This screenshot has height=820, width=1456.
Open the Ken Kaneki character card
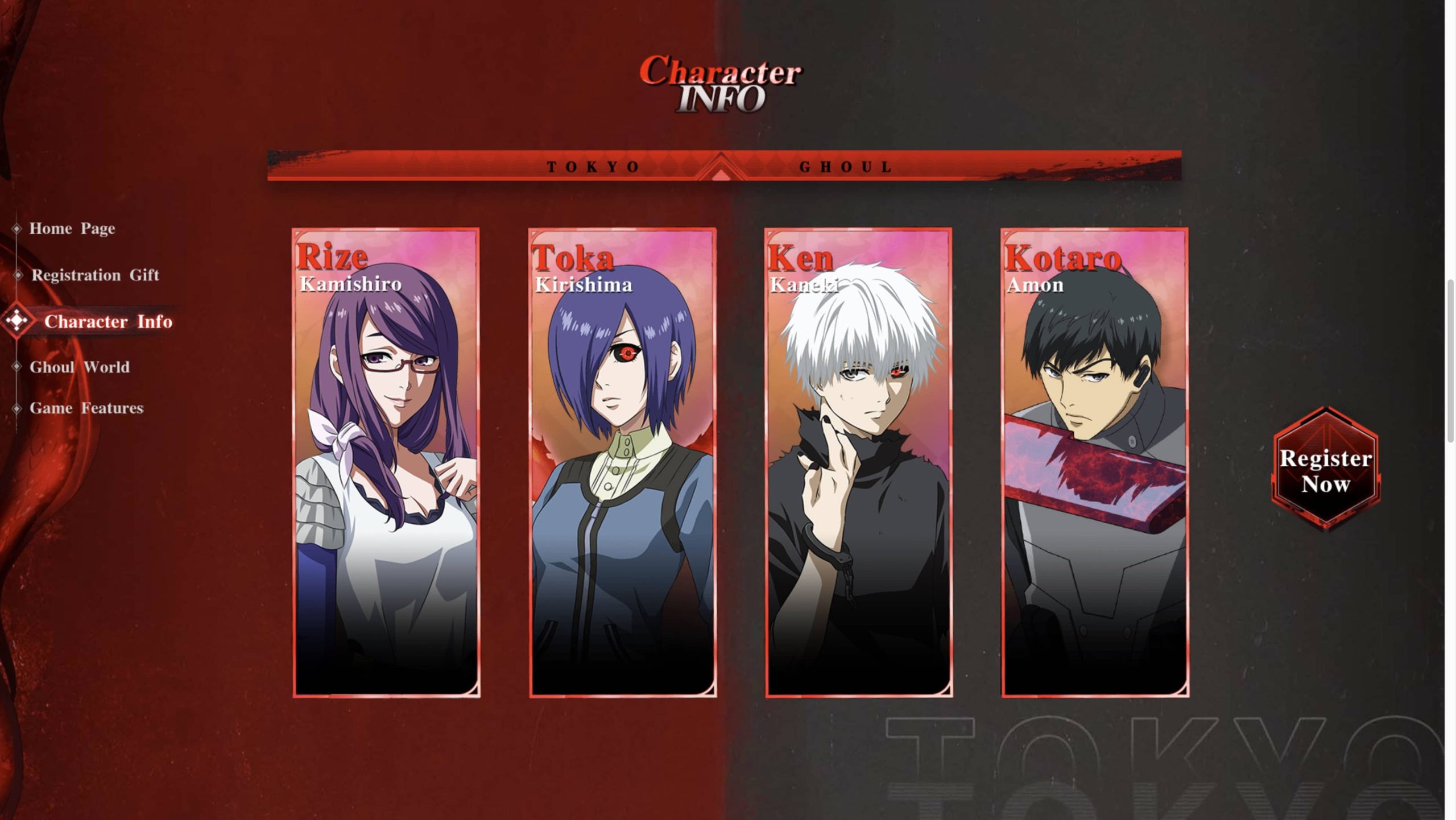coord(858,463)
